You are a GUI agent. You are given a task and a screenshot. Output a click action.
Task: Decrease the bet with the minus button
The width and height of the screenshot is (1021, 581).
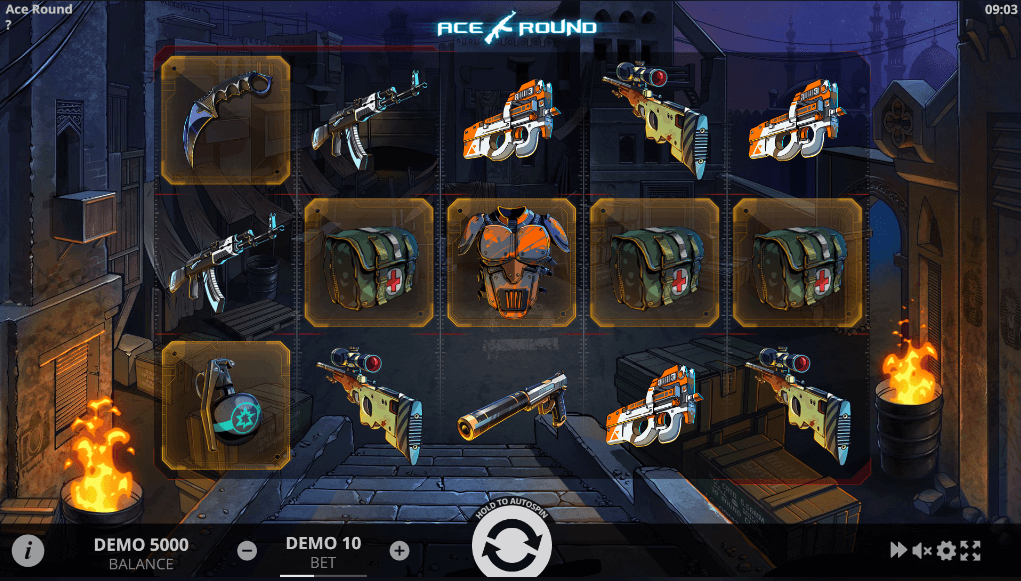(247, 550)
